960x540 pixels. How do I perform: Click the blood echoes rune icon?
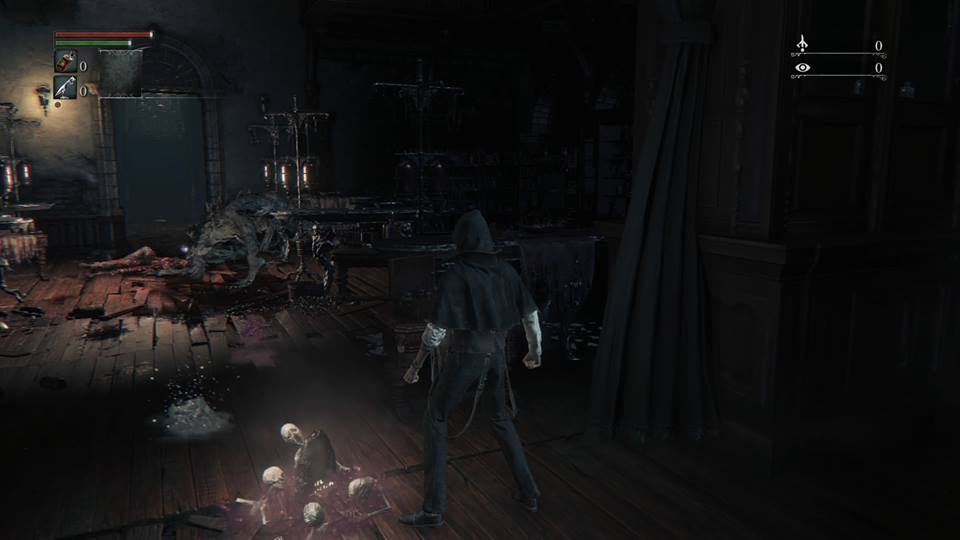point(802,45)
